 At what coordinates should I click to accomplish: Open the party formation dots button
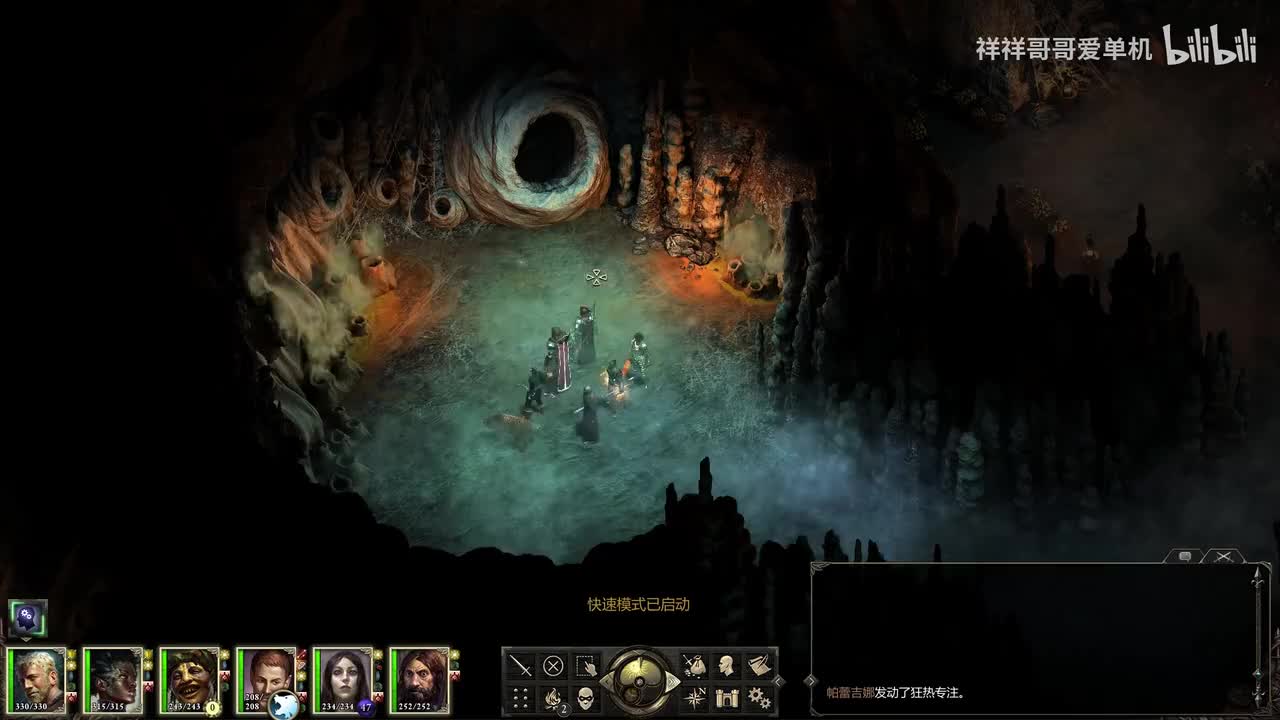pos(521,697)
